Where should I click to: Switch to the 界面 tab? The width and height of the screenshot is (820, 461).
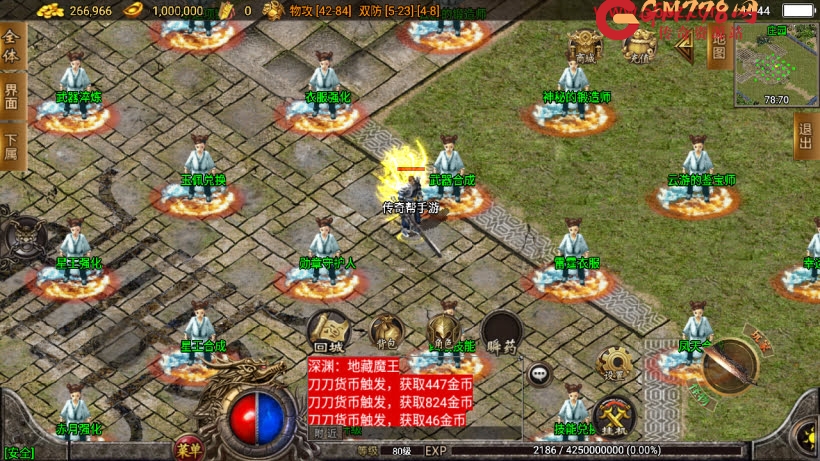point(12,96)
